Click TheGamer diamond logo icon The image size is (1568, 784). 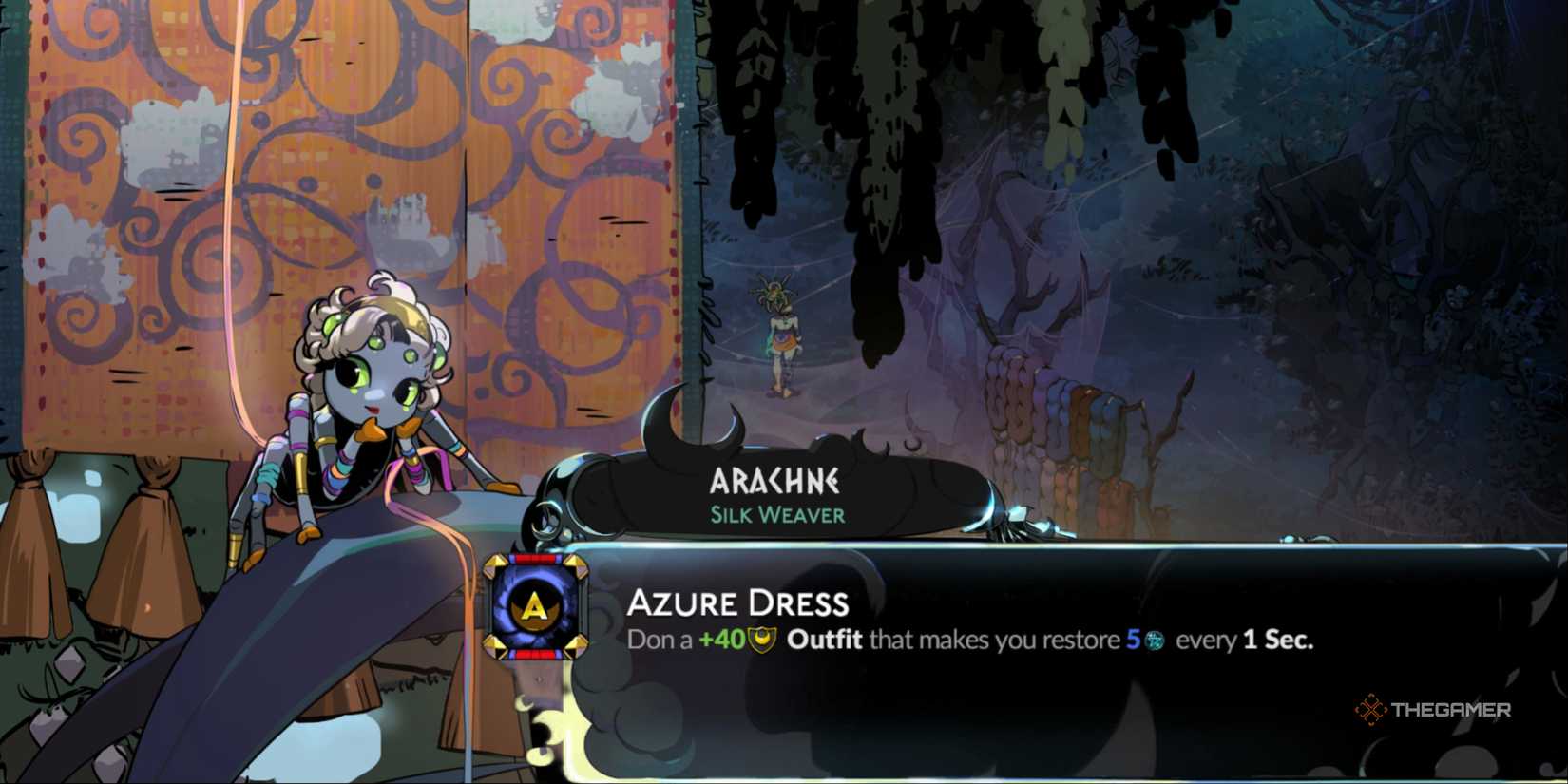tap(1371, 707)
